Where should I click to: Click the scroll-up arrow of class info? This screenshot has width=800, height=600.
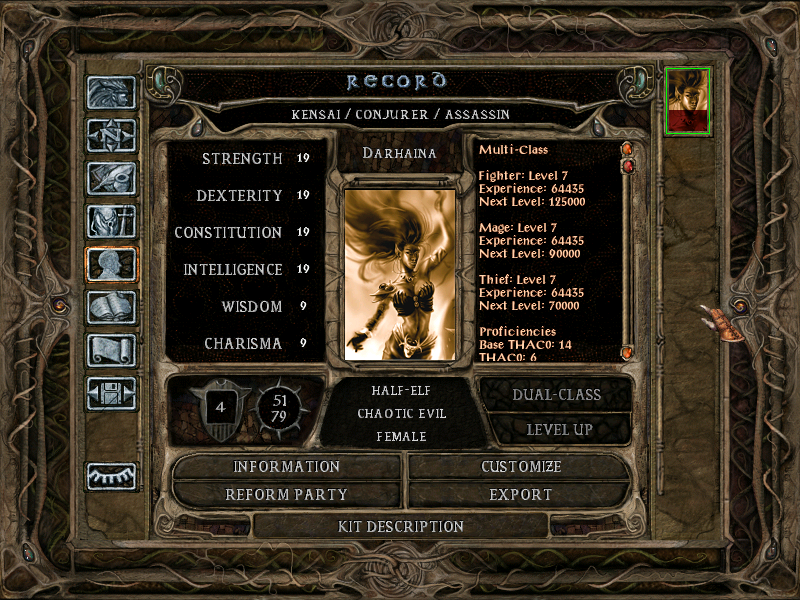628,150
